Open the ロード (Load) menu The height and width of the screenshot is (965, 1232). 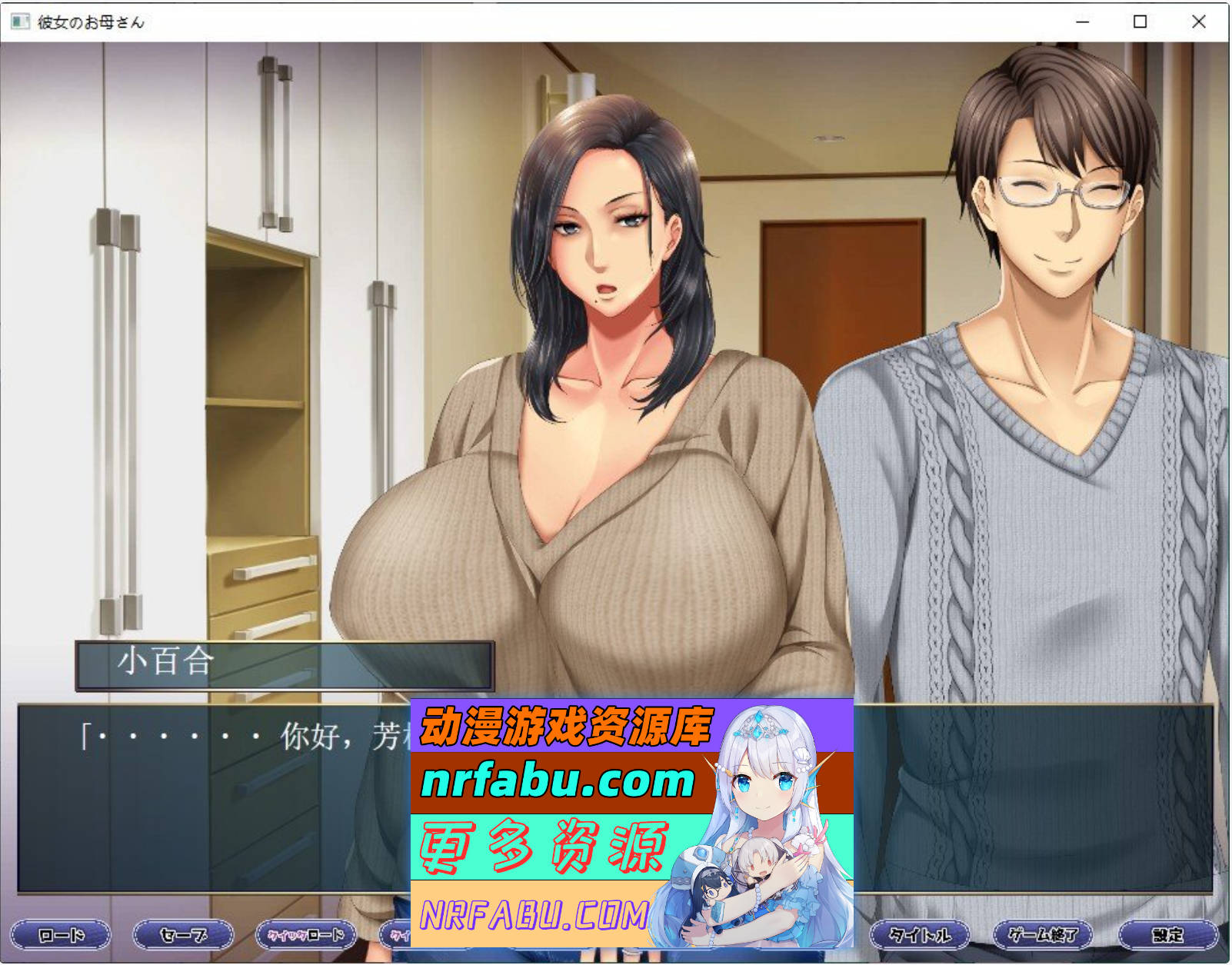tap(60, 937)
